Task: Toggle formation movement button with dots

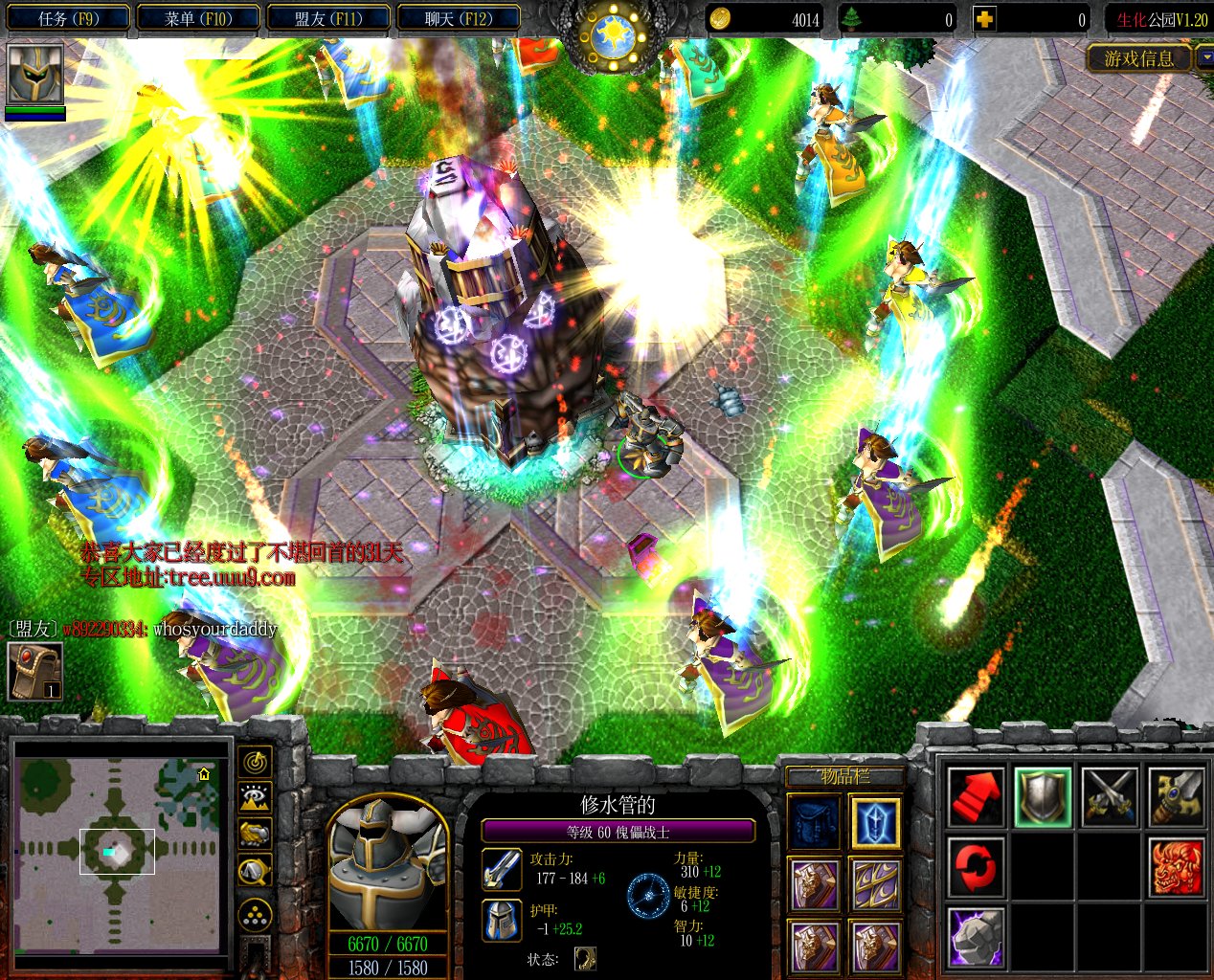Action: point(256,916)
